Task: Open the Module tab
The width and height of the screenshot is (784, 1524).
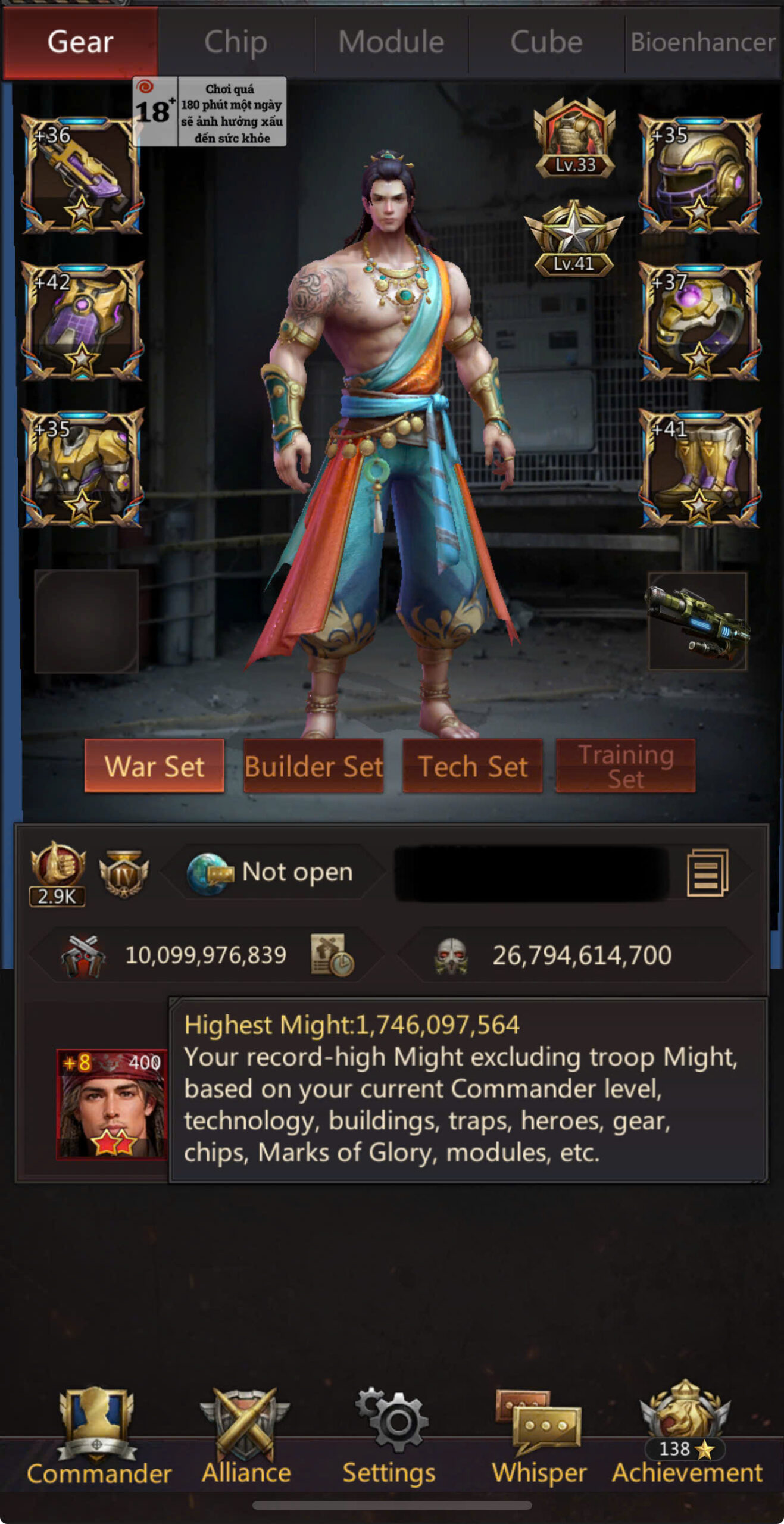Action: pos(391,43)
